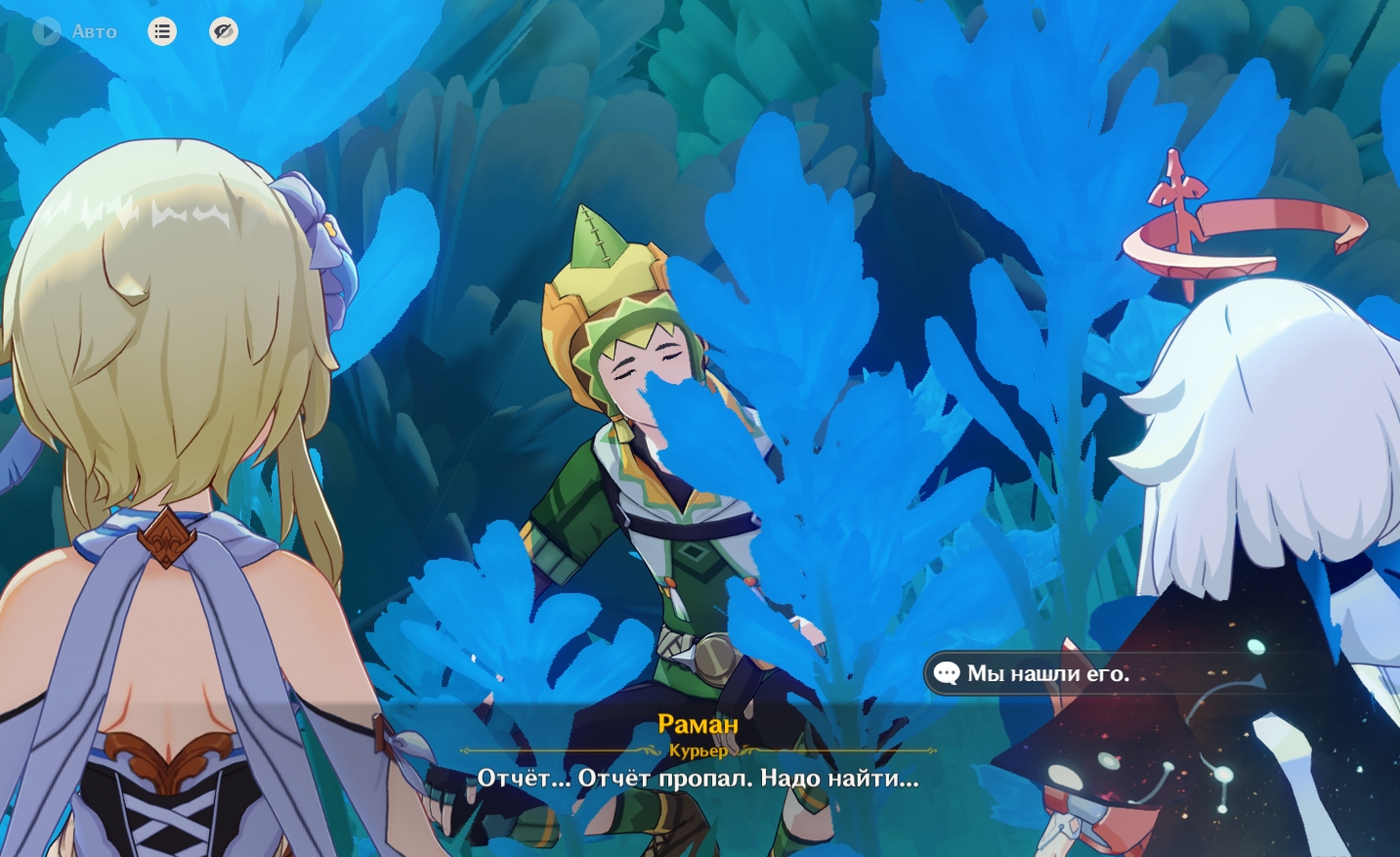Hide the dialogue interface with eye icon
This screenshot has width=1400, height=857.
point(224,31)
